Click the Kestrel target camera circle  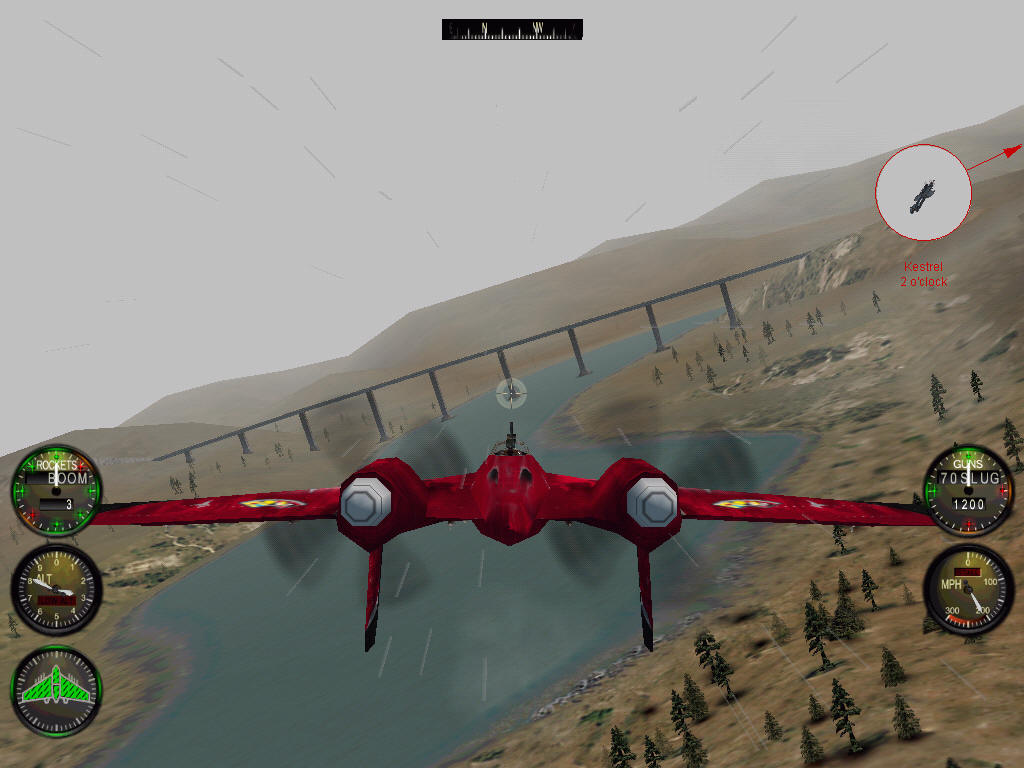922,192
